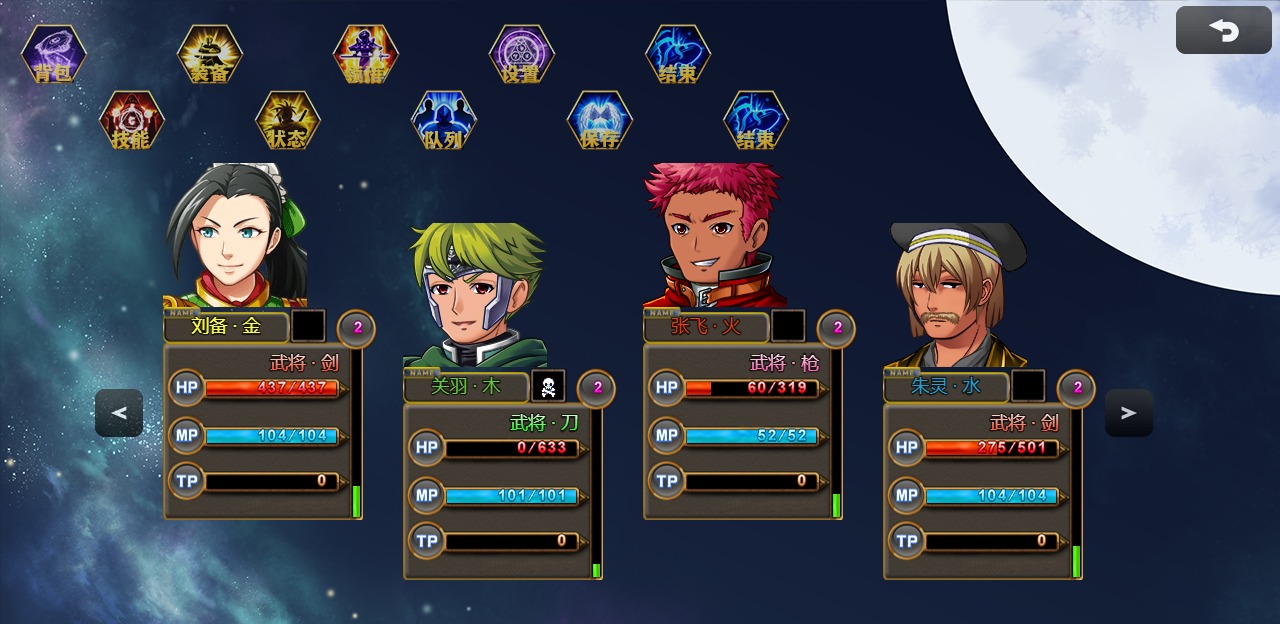Select the orange warrior silhouette menu icon
The width and height of the screenshot is (1280, 624).
pyautogui.click(x=366, y=55)
